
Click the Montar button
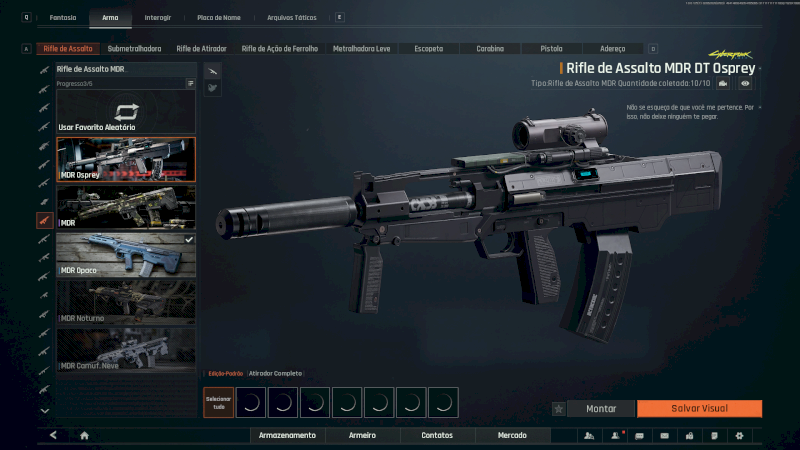click(601, 408)
